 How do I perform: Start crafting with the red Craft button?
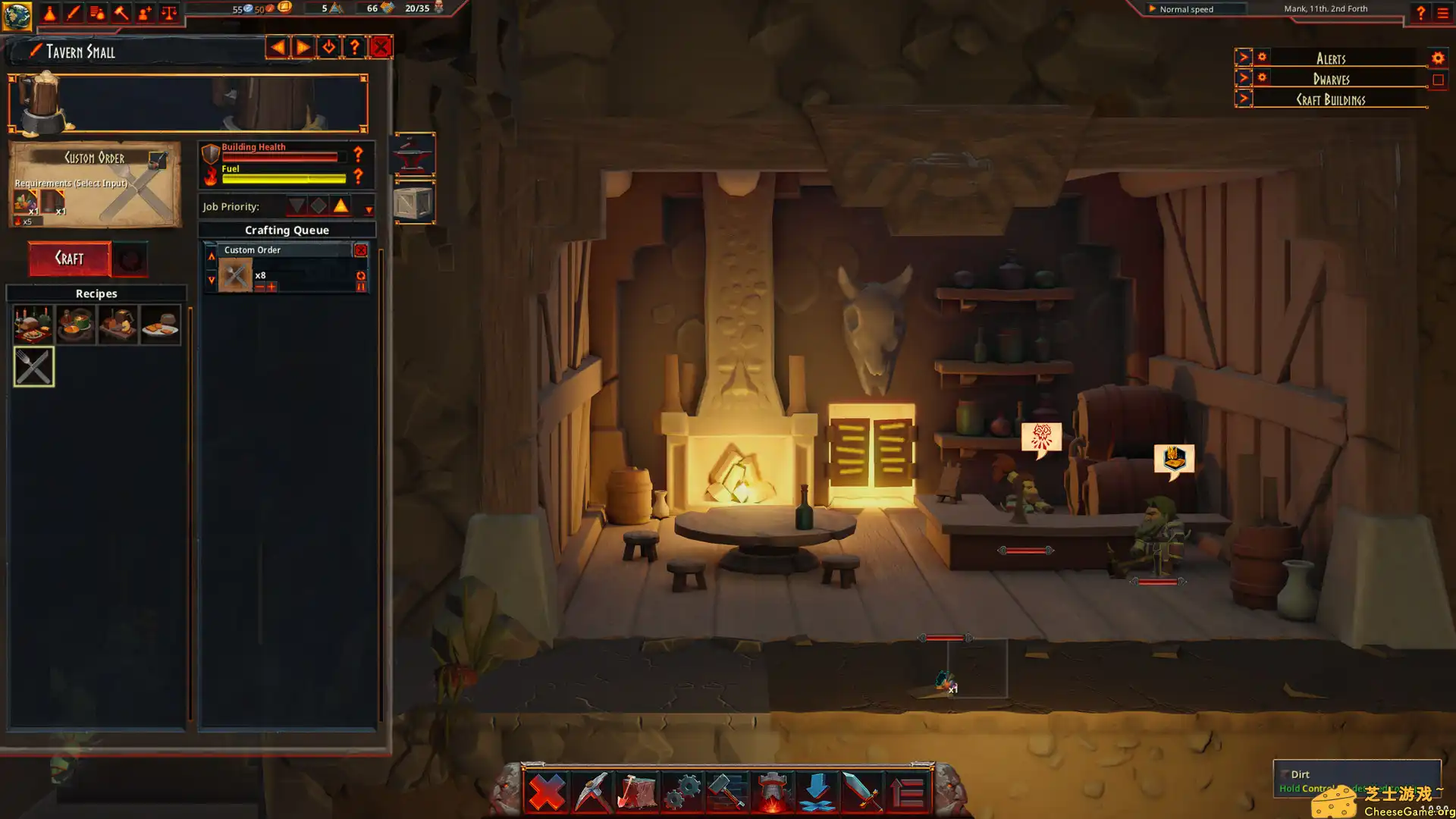70,259
